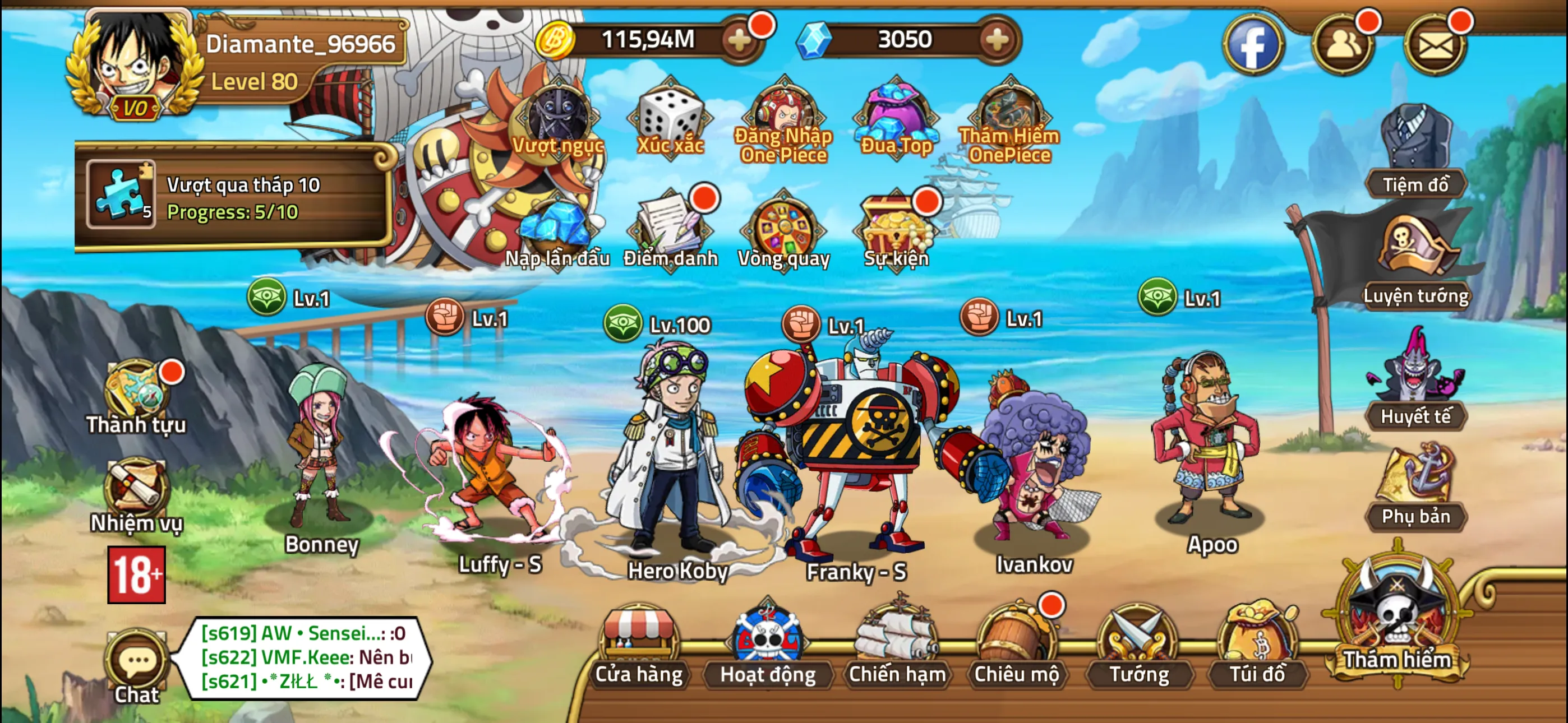Open the Vòng quay lucky wheel
Viewport: 1568px width, 723px height.
tap(782, 228)
